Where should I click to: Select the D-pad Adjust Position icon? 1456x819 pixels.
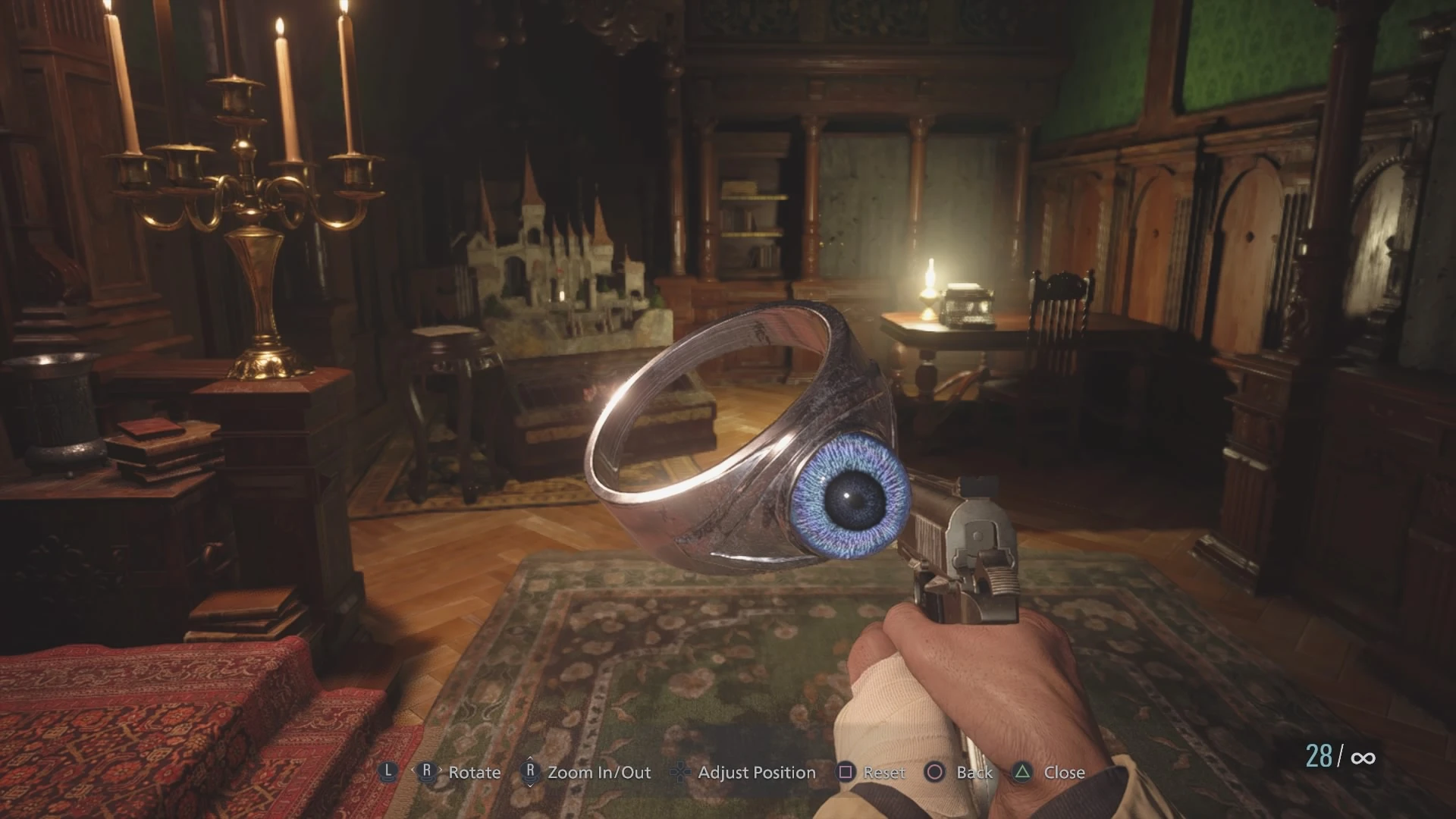point(680,772)
